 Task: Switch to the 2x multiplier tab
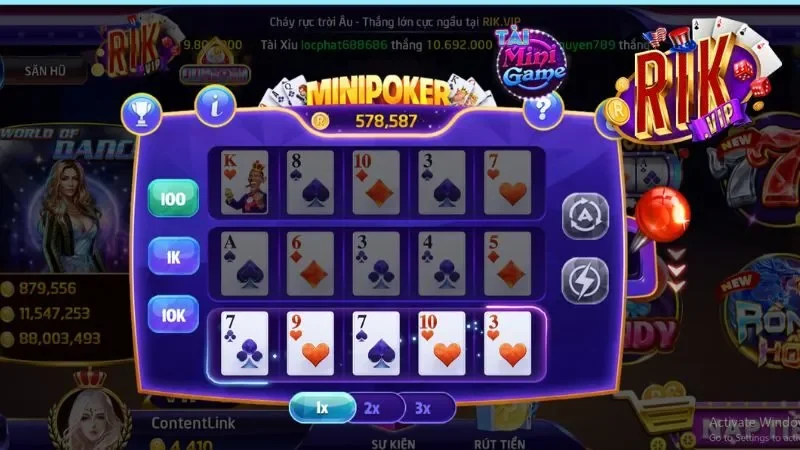pos(372,408)
